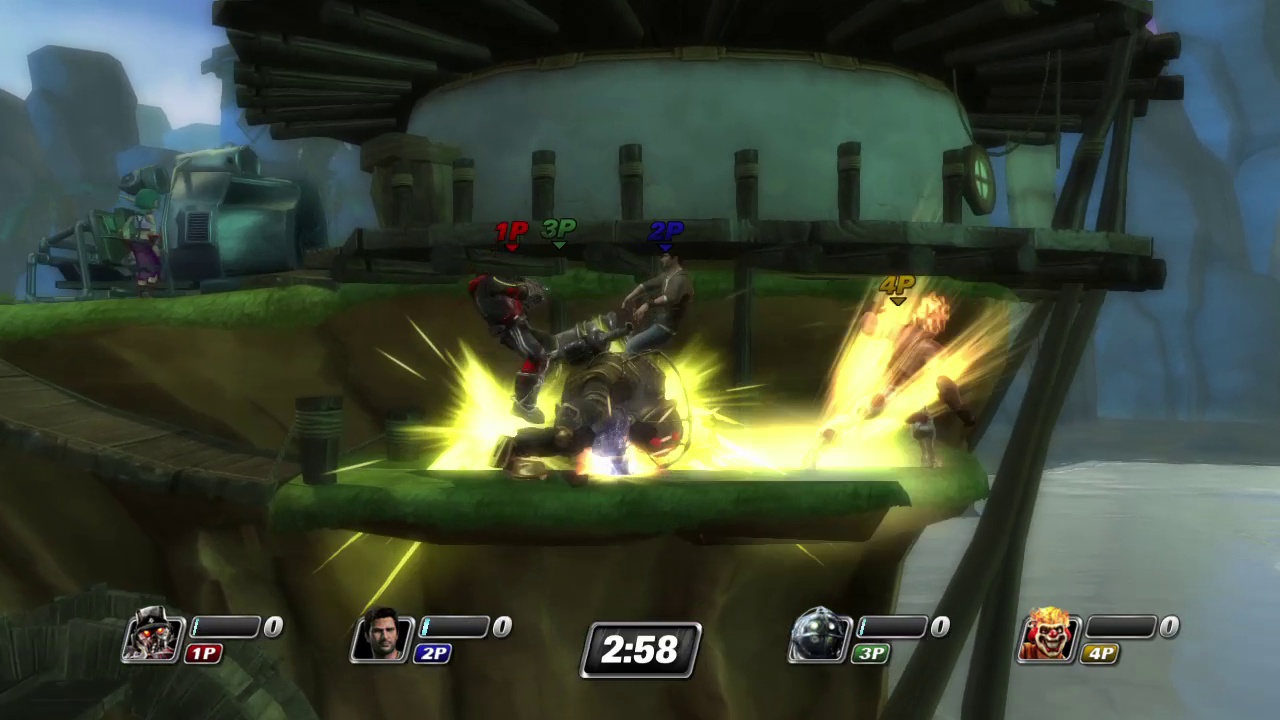Toggle the 2P marker above Nathan Drake
The image size is (1280, 720).
pos(665,232)
